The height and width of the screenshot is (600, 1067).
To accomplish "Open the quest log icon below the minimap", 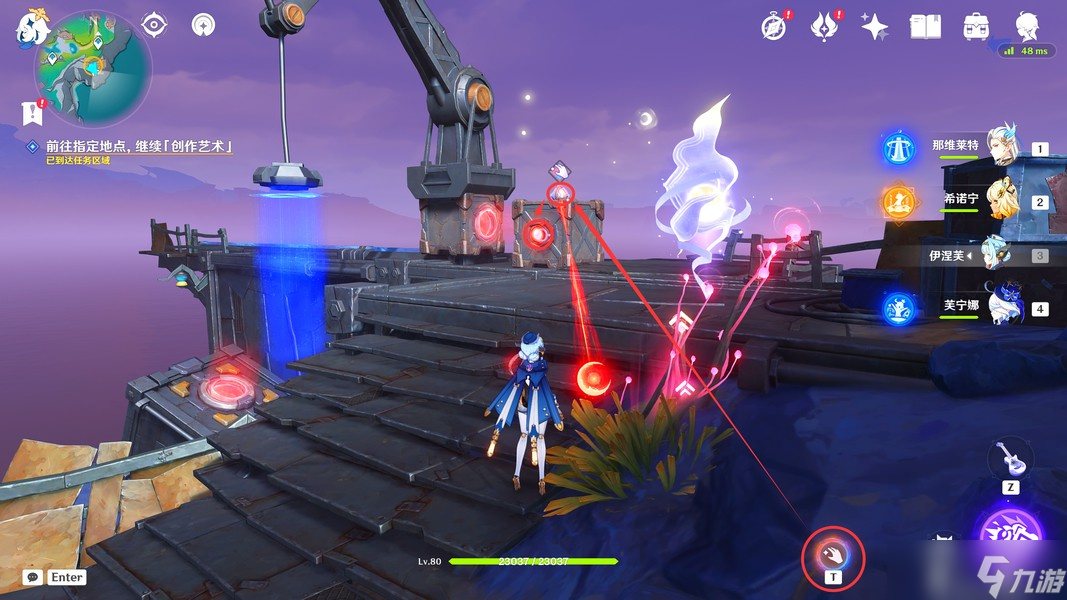I will (x=31, y=112).
